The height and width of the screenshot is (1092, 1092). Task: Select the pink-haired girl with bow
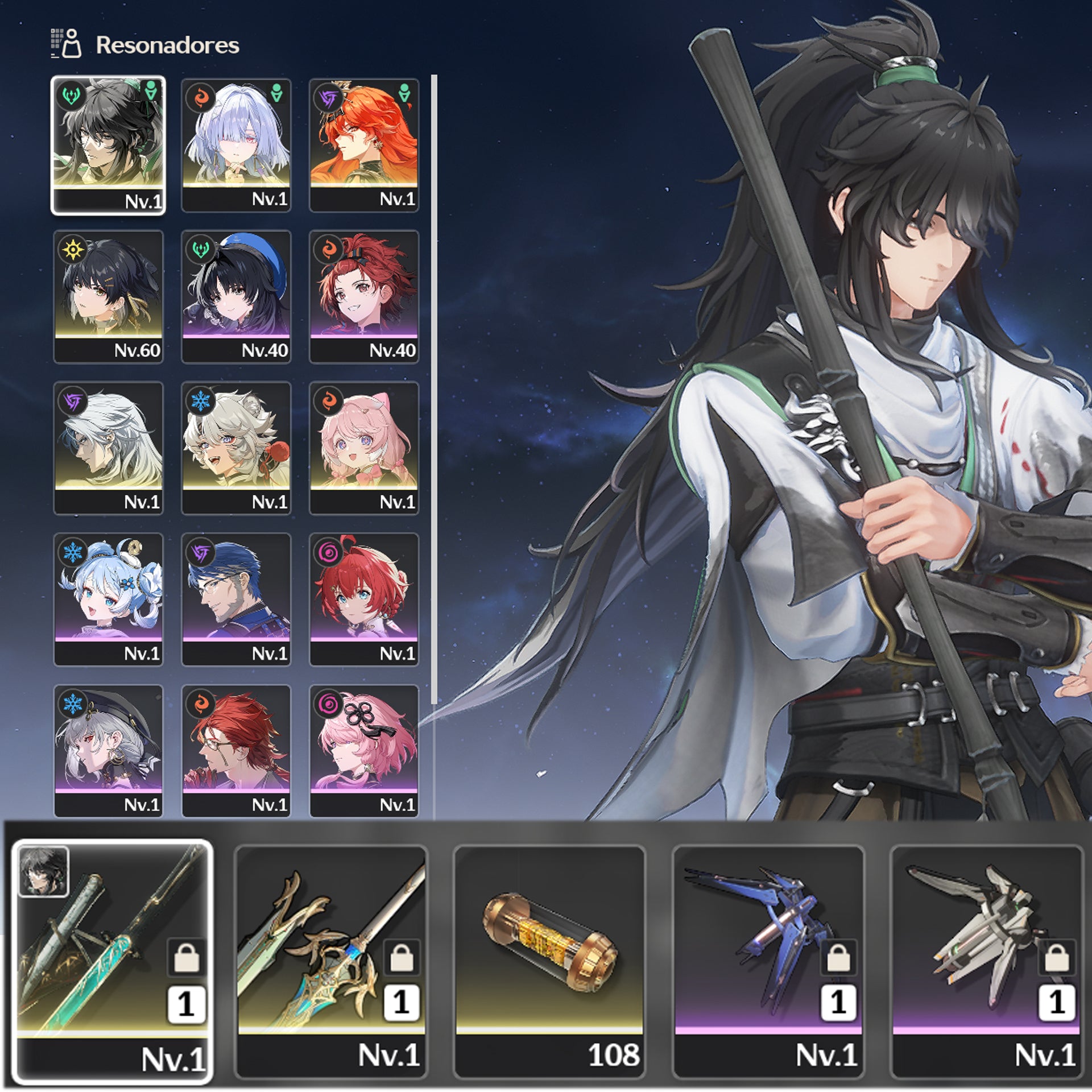pyautogui.click(x=364, y=448)
